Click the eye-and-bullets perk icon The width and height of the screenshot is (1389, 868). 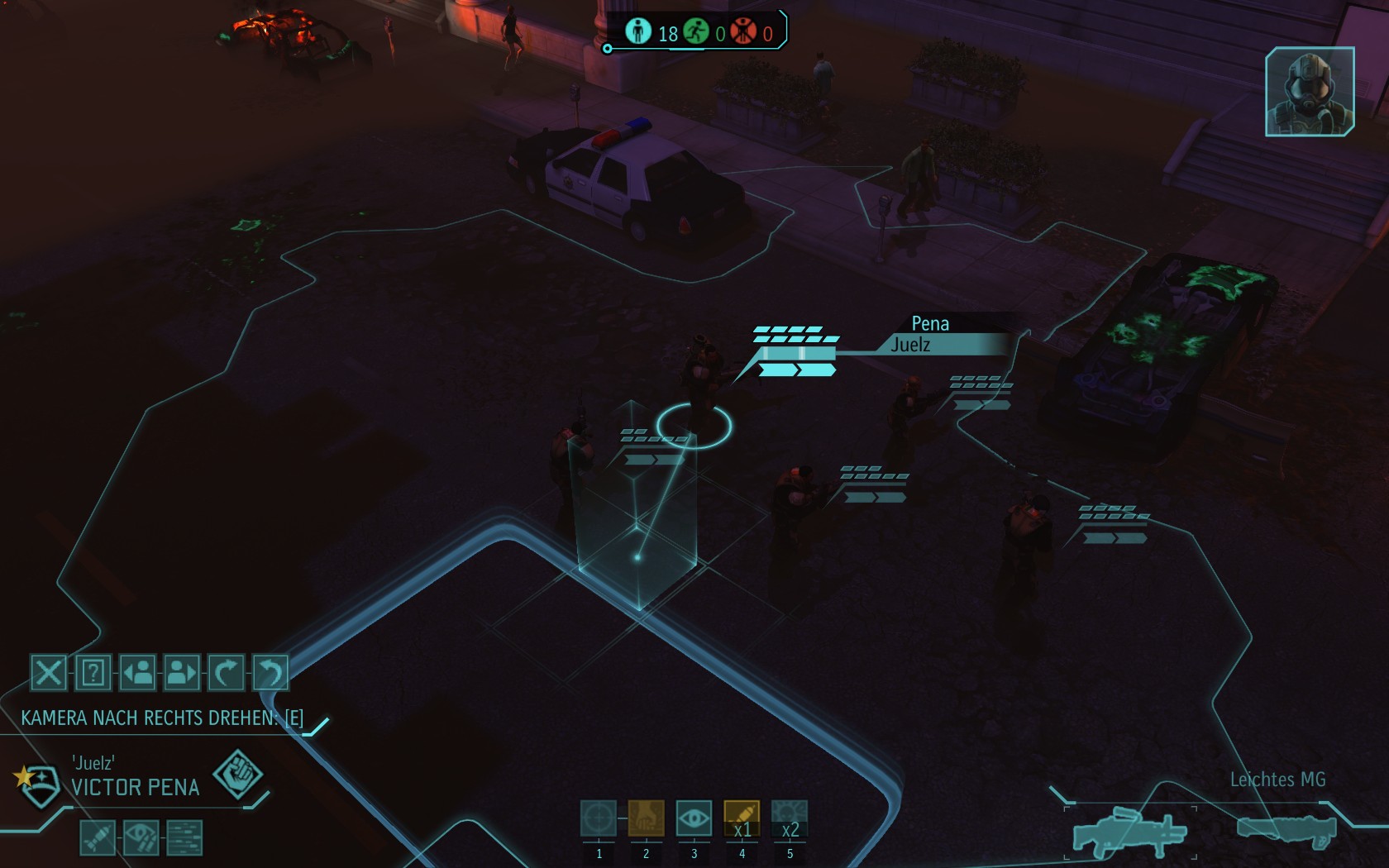point(141,838)
